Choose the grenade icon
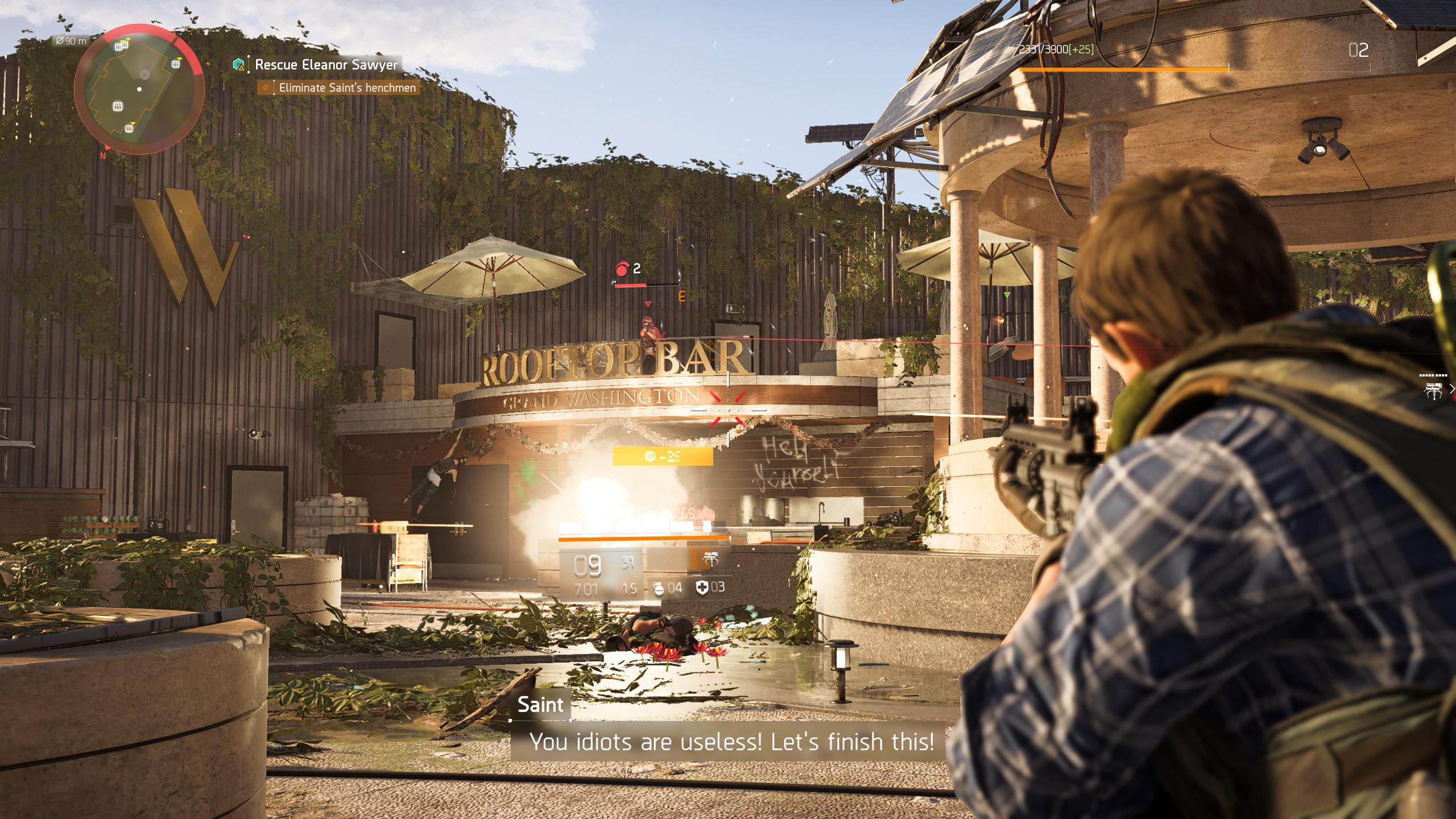Screen dimensions: 1456x819 [x=659, y=588]
